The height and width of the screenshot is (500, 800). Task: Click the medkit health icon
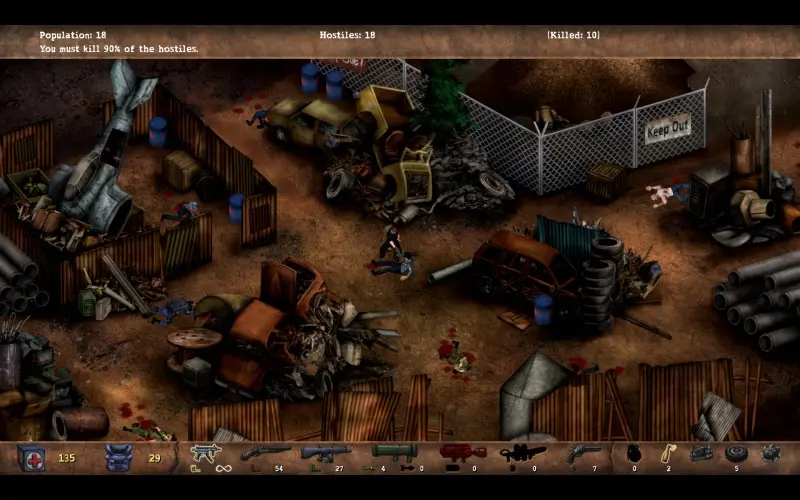point(31,457)
